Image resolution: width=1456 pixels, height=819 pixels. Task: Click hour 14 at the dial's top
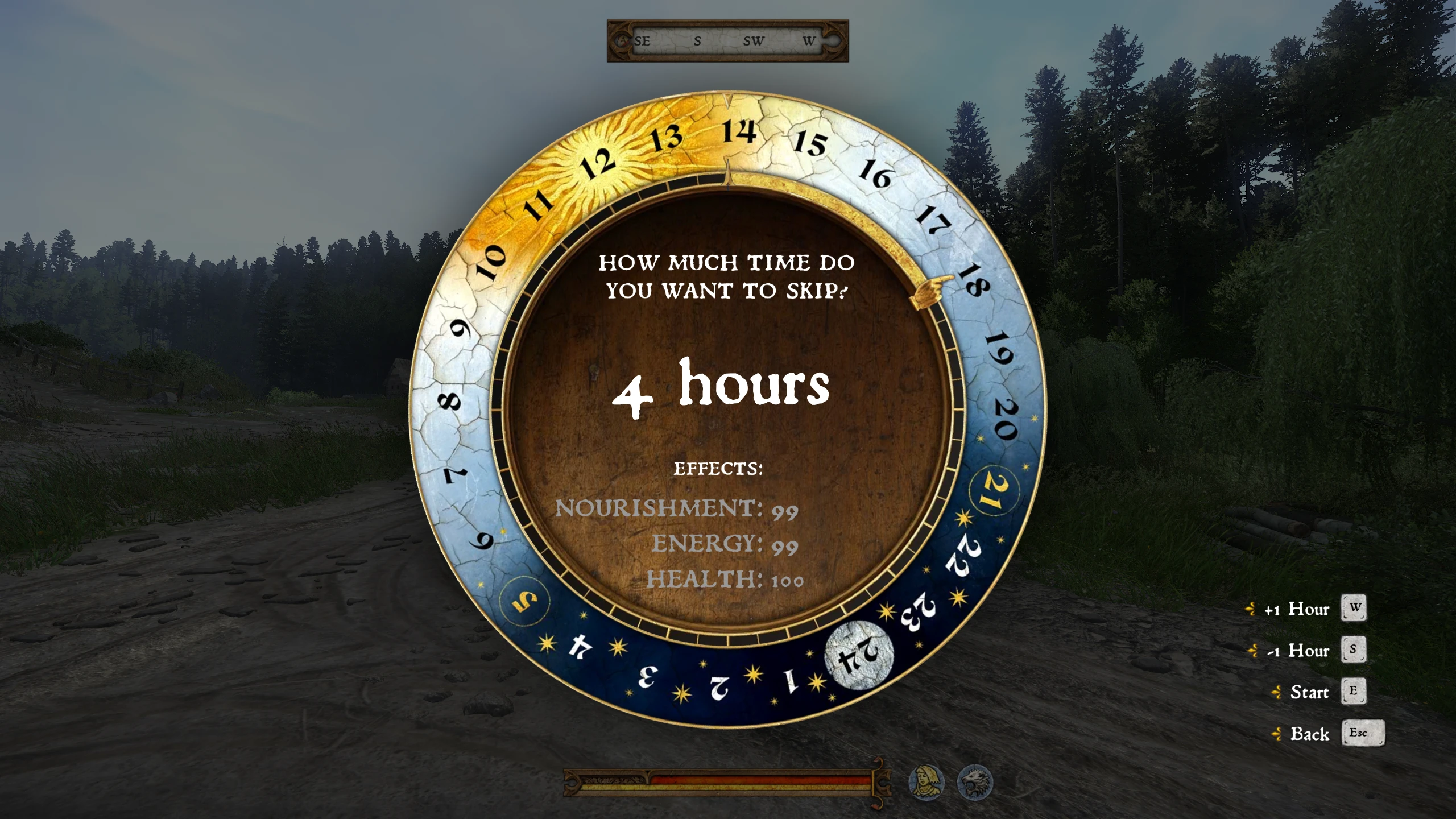click(x=739, y=132)
